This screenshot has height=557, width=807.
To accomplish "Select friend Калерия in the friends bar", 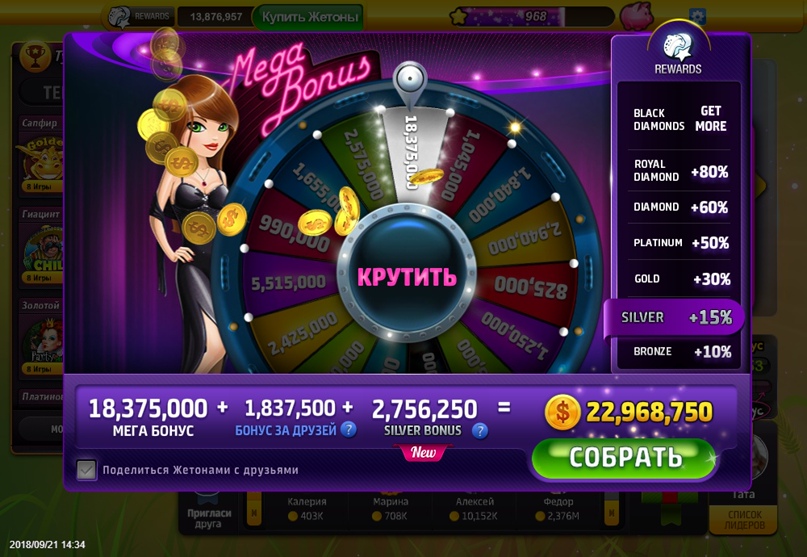I will click(x=306, y=508).
